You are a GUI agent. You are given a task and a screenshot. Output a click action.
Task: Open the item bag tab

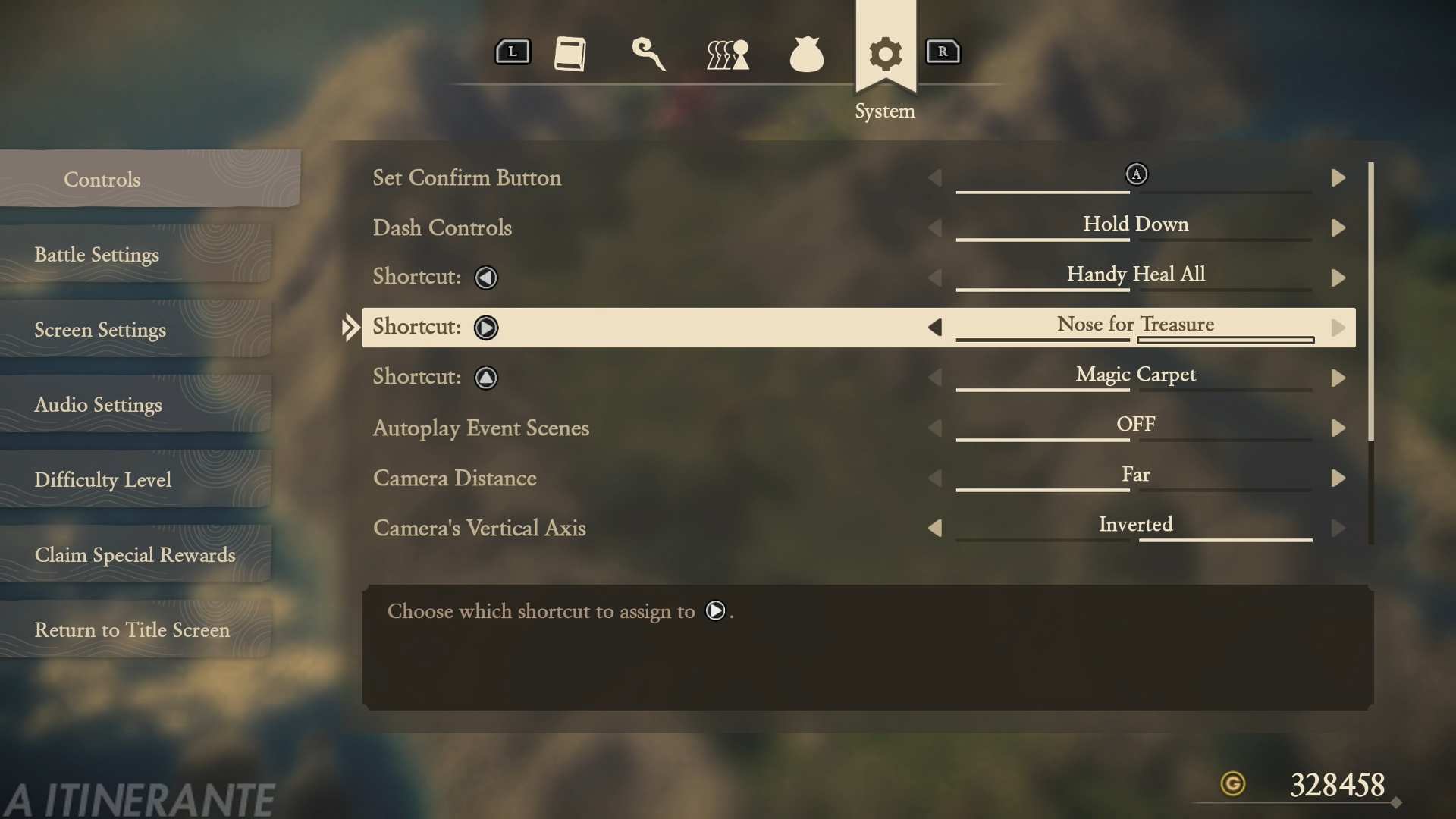point(806,55)
